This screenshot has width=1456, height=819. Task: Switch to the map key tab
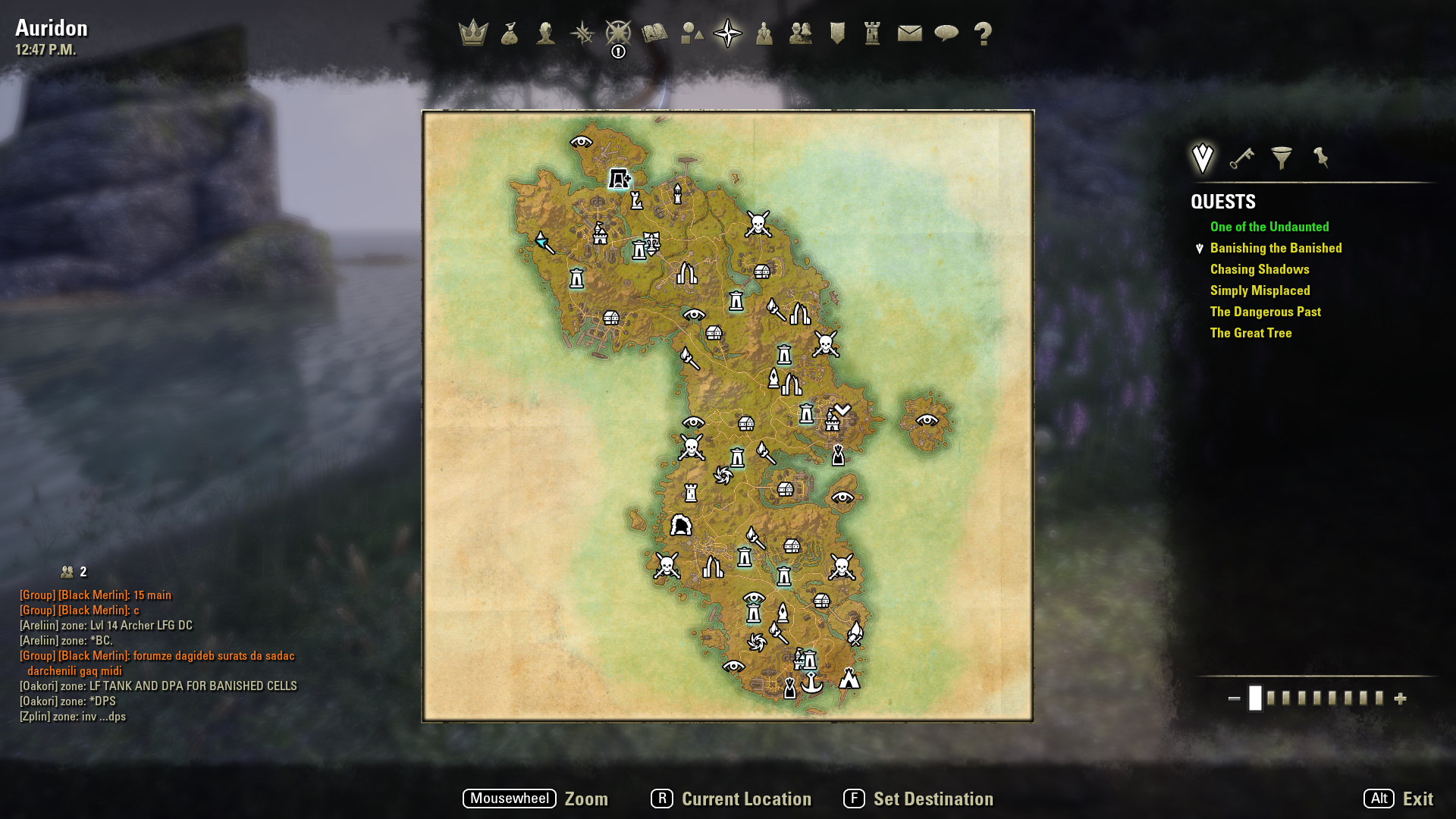tap(1241, 158)
